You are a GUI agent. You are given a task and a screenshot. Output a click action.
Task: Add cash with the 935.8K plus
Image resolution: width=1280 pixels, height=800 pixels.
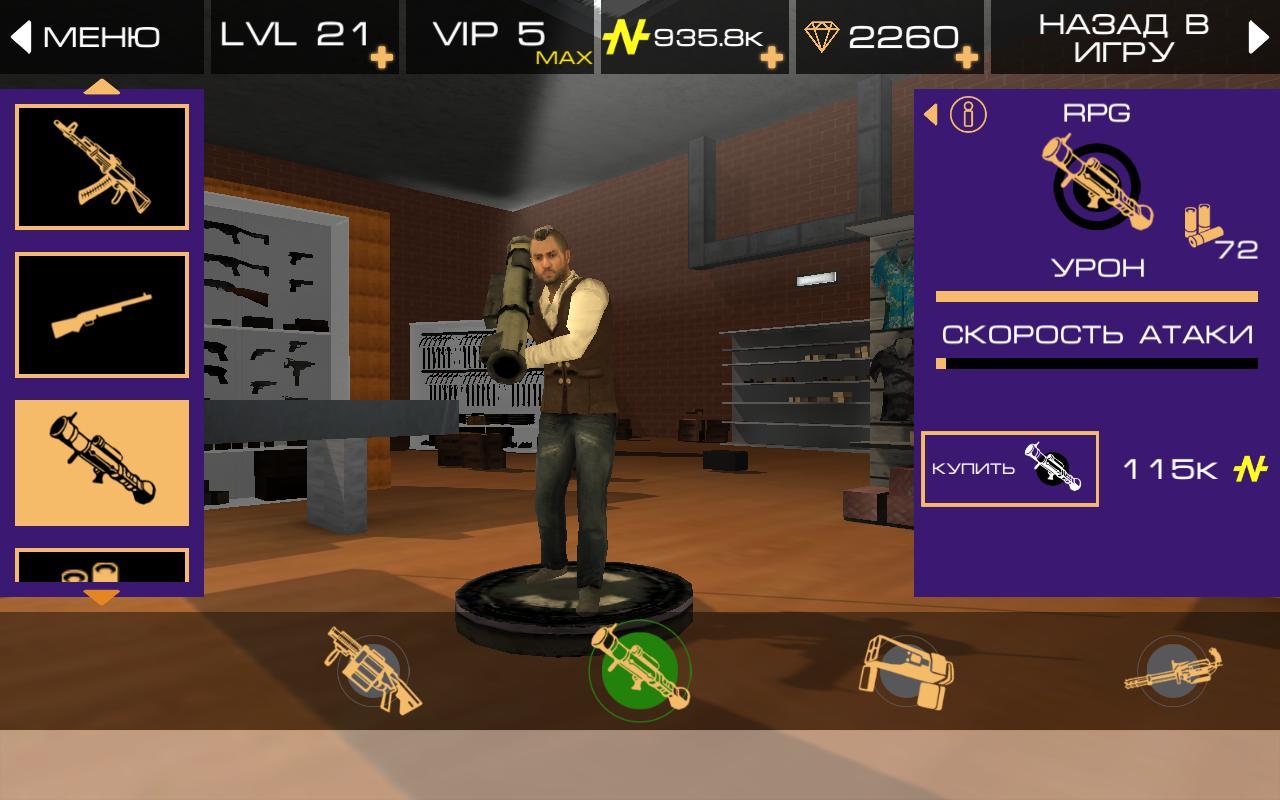click(x=771, y=58)
